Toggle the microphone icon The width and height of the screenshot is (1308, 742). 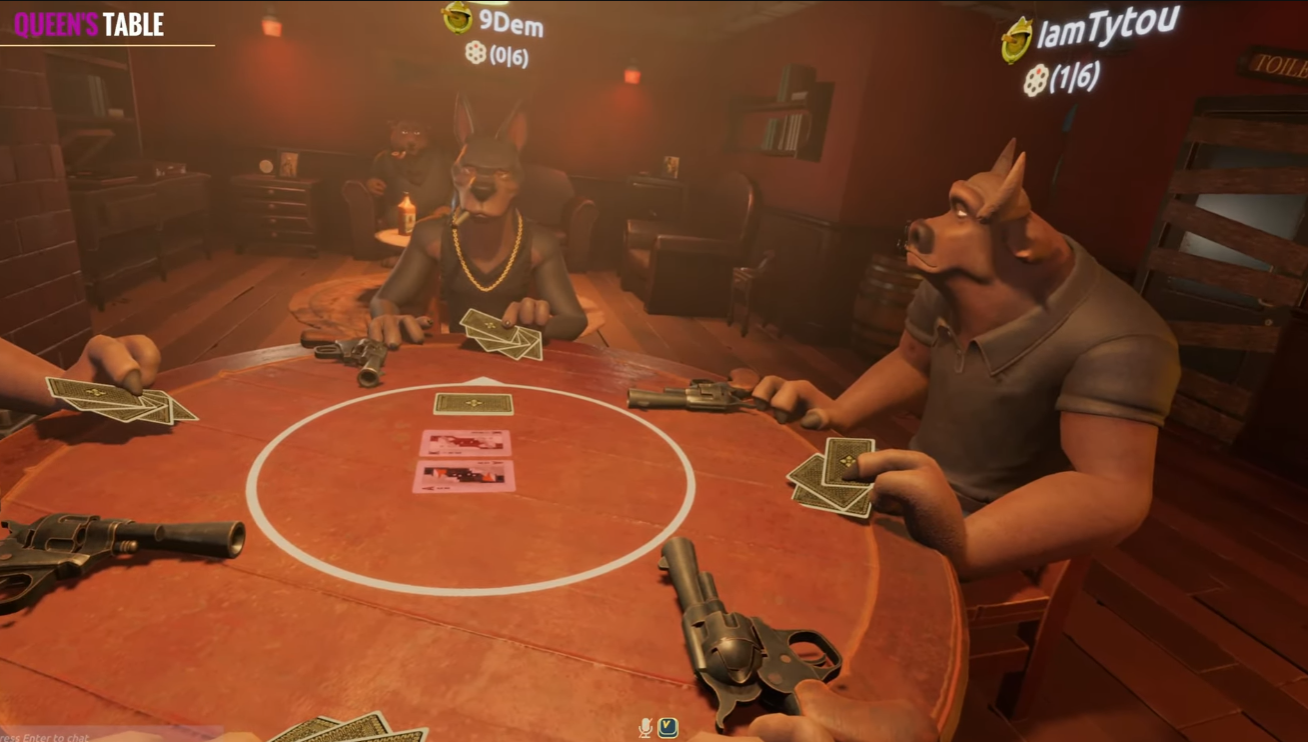click(645, 728)
